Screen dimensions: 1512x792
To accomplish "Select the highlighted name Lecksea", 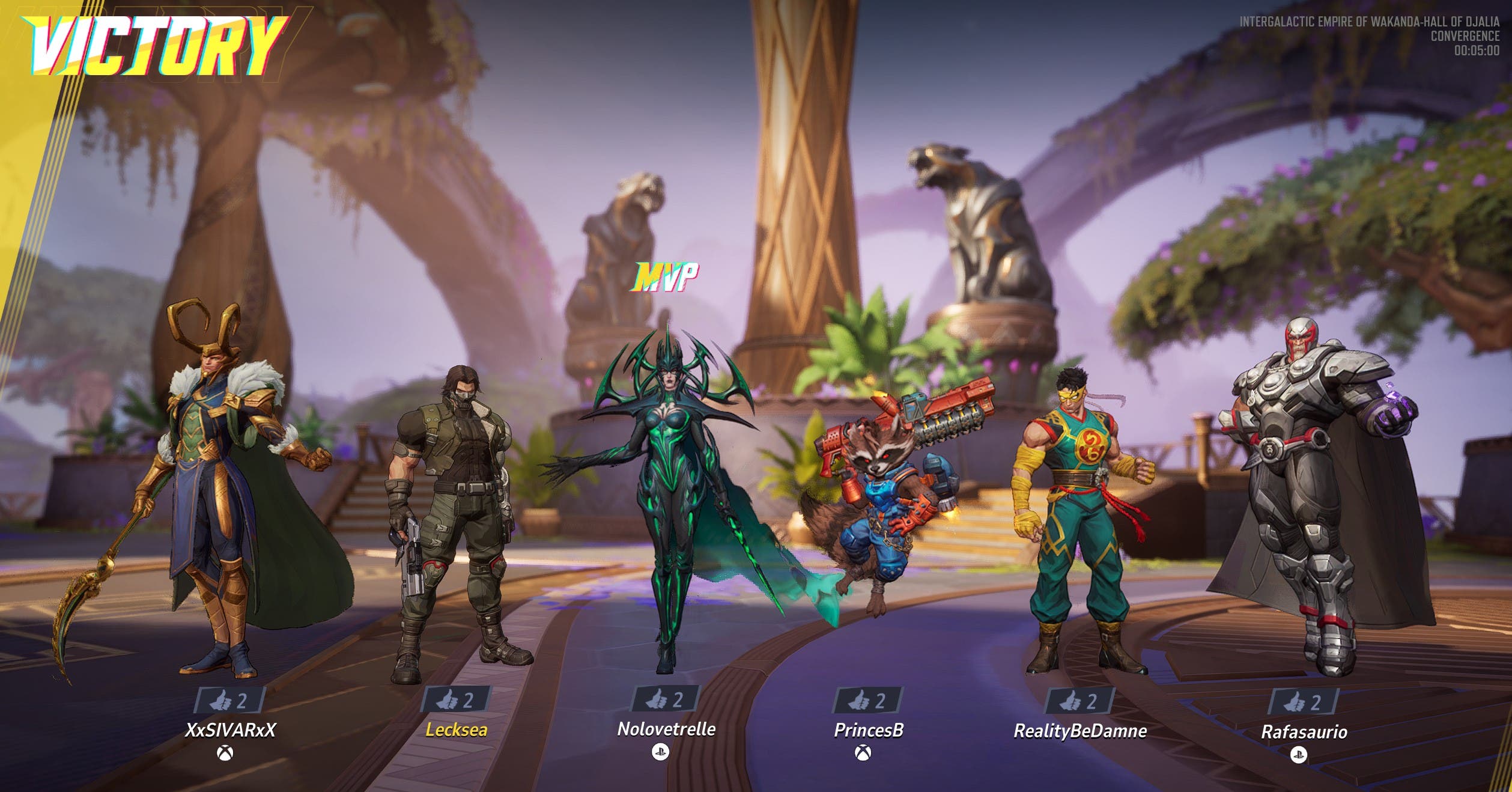I will 456,730.
